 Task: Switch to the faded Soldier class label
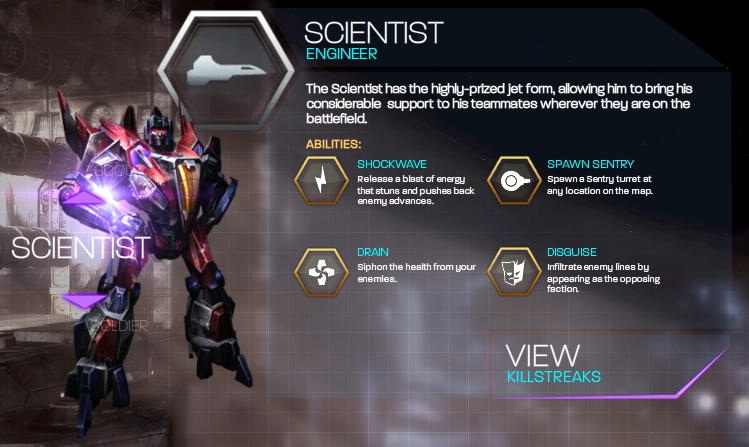119,325
